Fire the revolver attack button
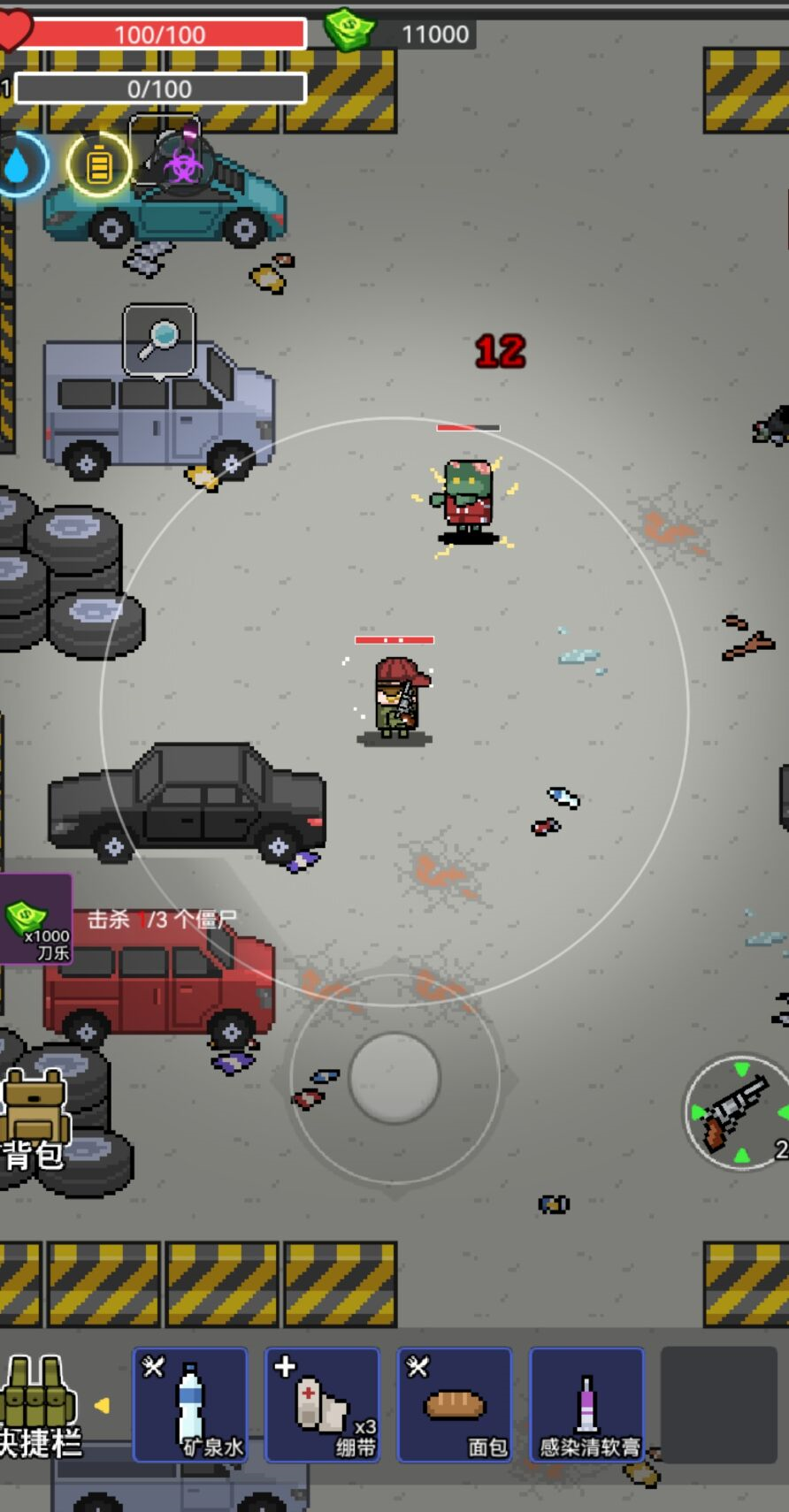The width and height of the screenshot is (789, 1512). 738,1112
